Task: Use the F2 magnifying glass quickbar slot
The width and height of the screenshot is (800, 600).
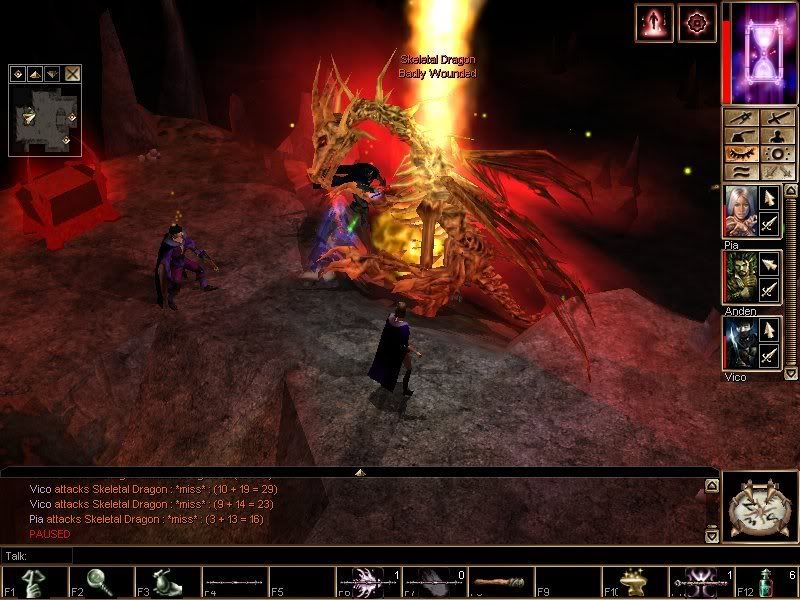Action: coord(99,583)
